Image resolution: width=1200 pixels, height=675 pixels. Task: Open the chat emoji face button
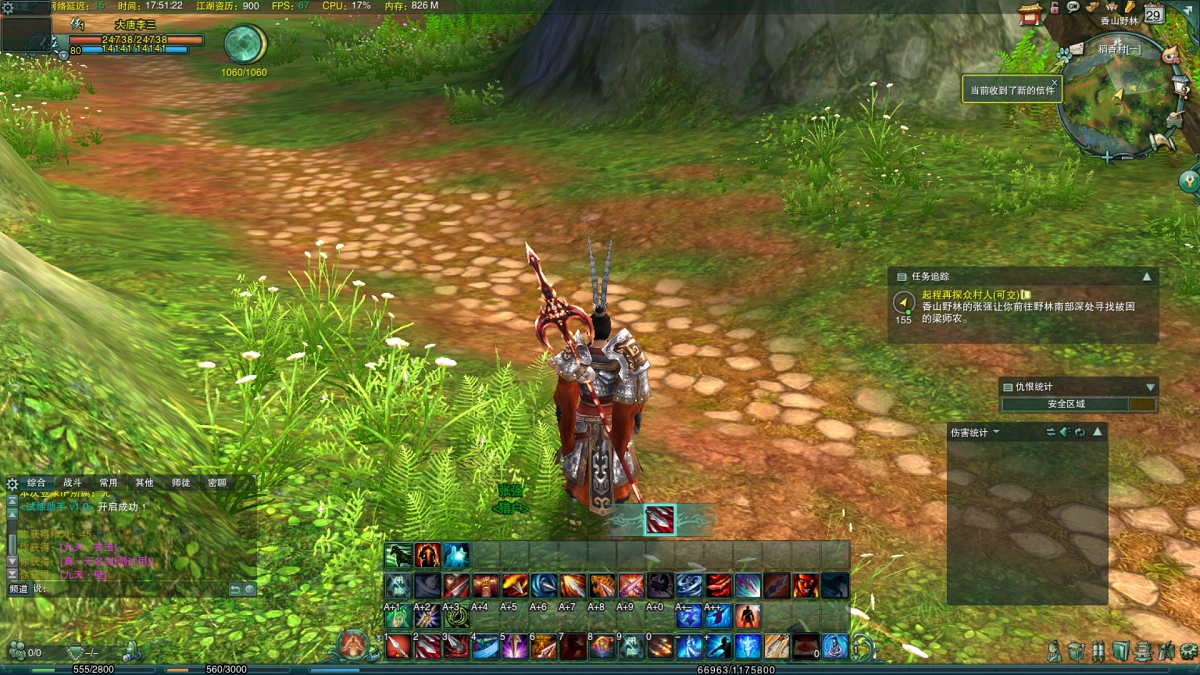coord(249,589)
